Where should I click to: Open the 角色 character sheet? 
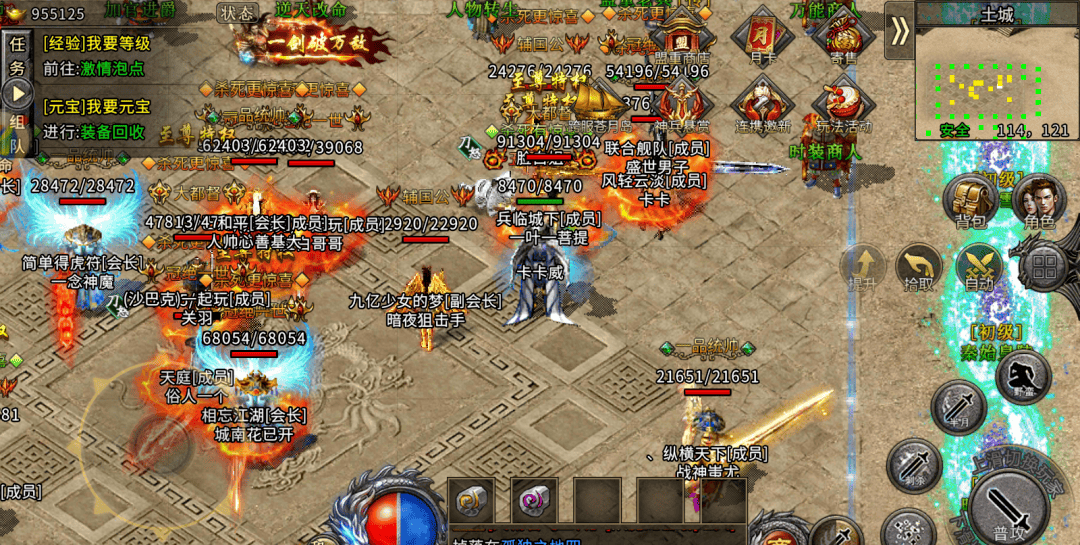(1040, 200)
